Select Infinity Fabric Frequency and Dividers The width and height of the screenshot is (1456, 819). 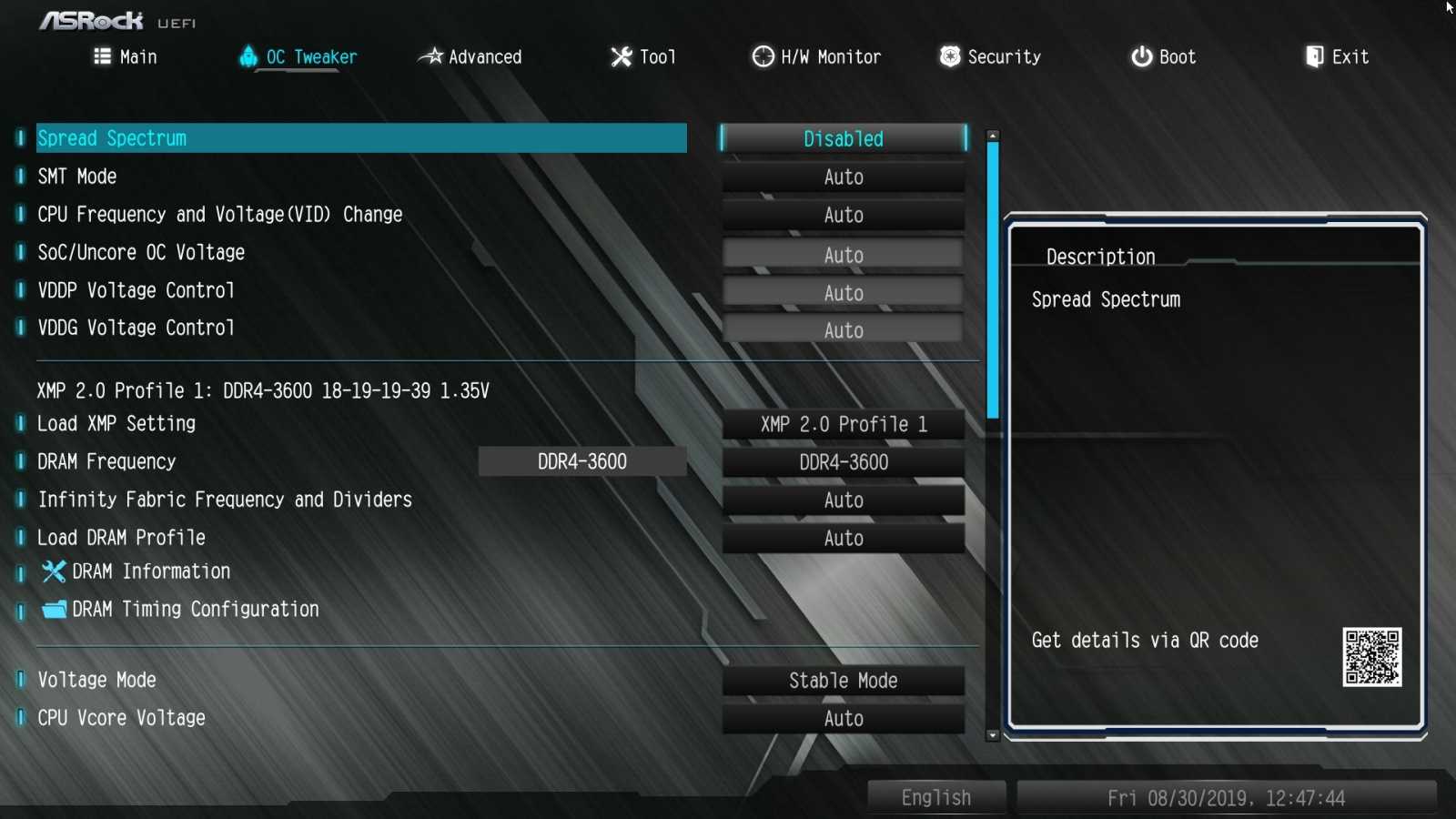tap(225, 500)
